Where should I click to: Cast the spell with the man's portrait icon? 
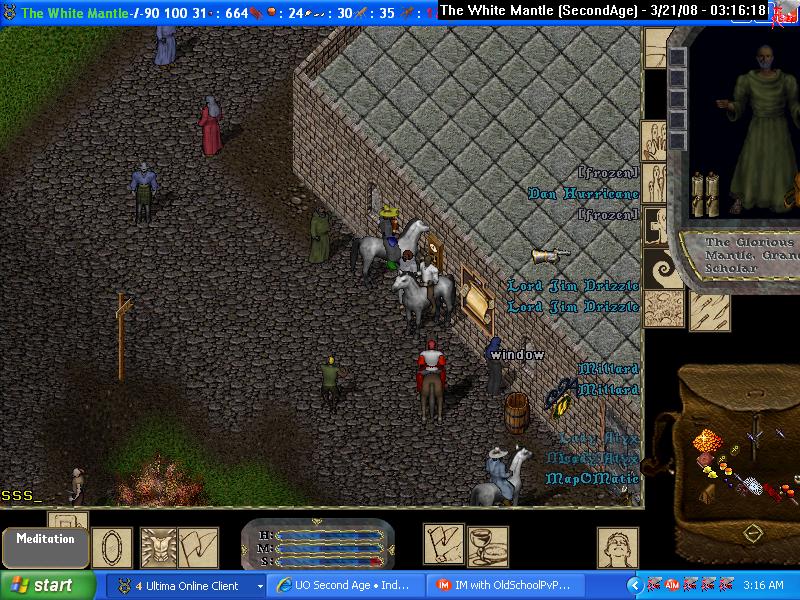point(618,548)
